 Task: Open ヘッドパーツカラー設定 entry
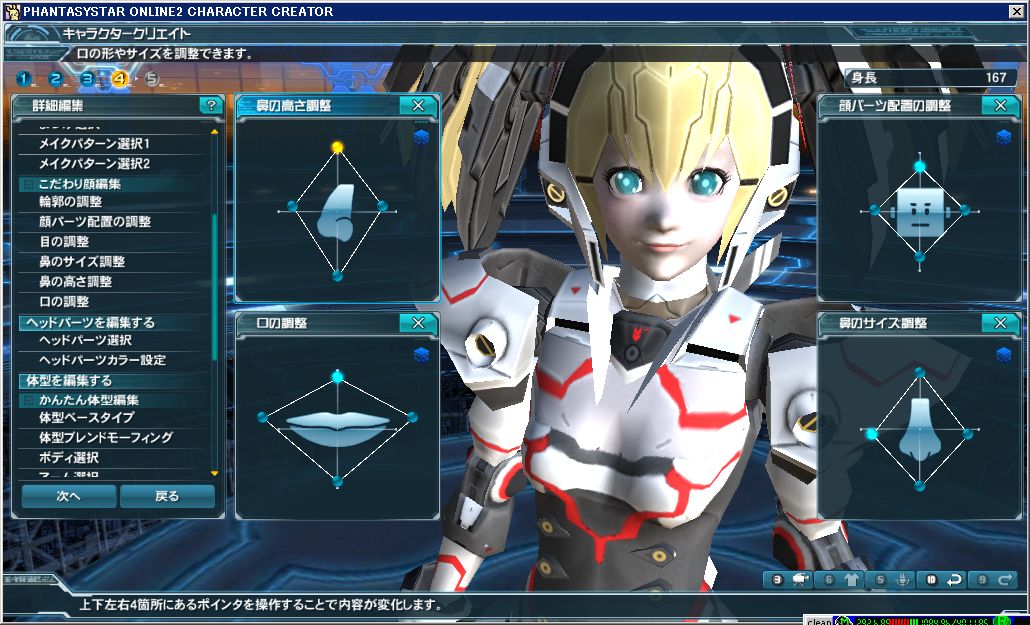pos(102,360)
